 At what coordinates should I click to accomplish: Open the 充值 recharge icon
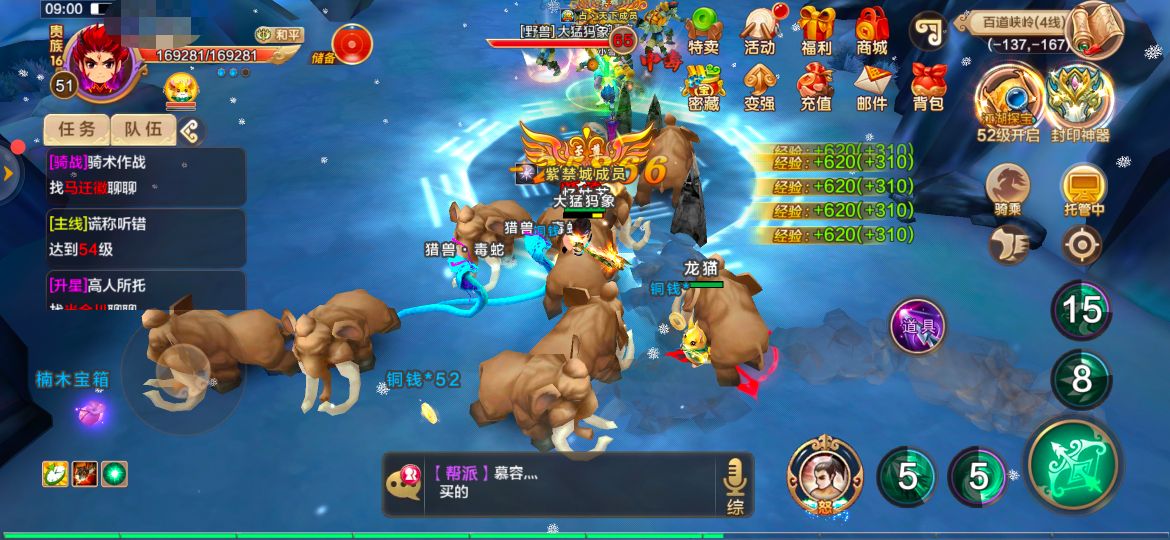pos(816,85)
